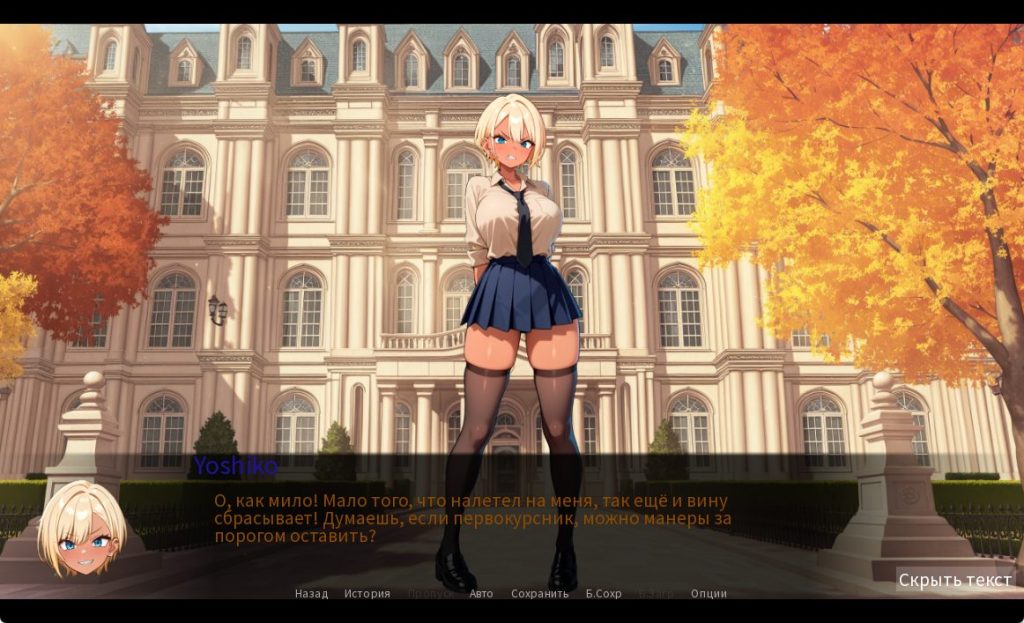
Task: Click the dialogue text to continue
Action: click(470, 518)
